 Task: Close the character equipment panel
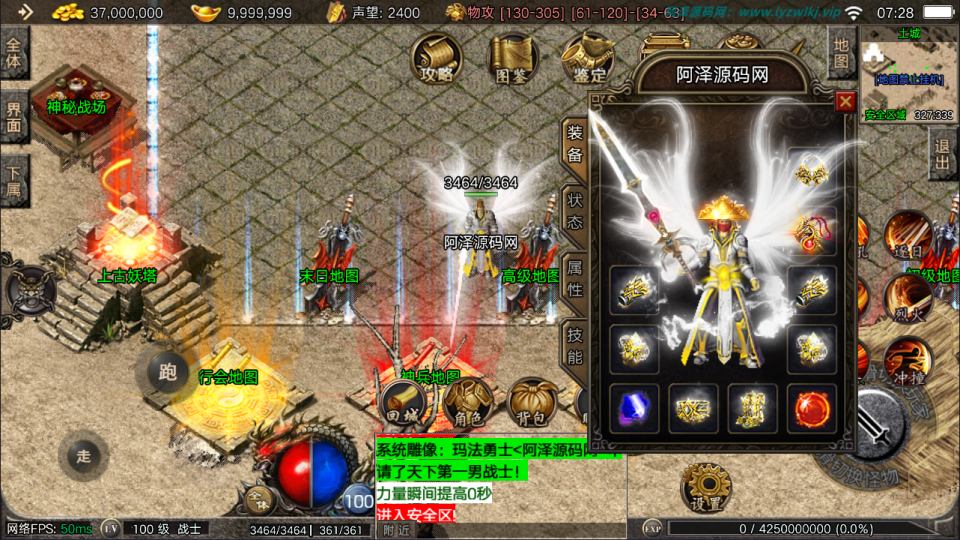coord(845,102)
